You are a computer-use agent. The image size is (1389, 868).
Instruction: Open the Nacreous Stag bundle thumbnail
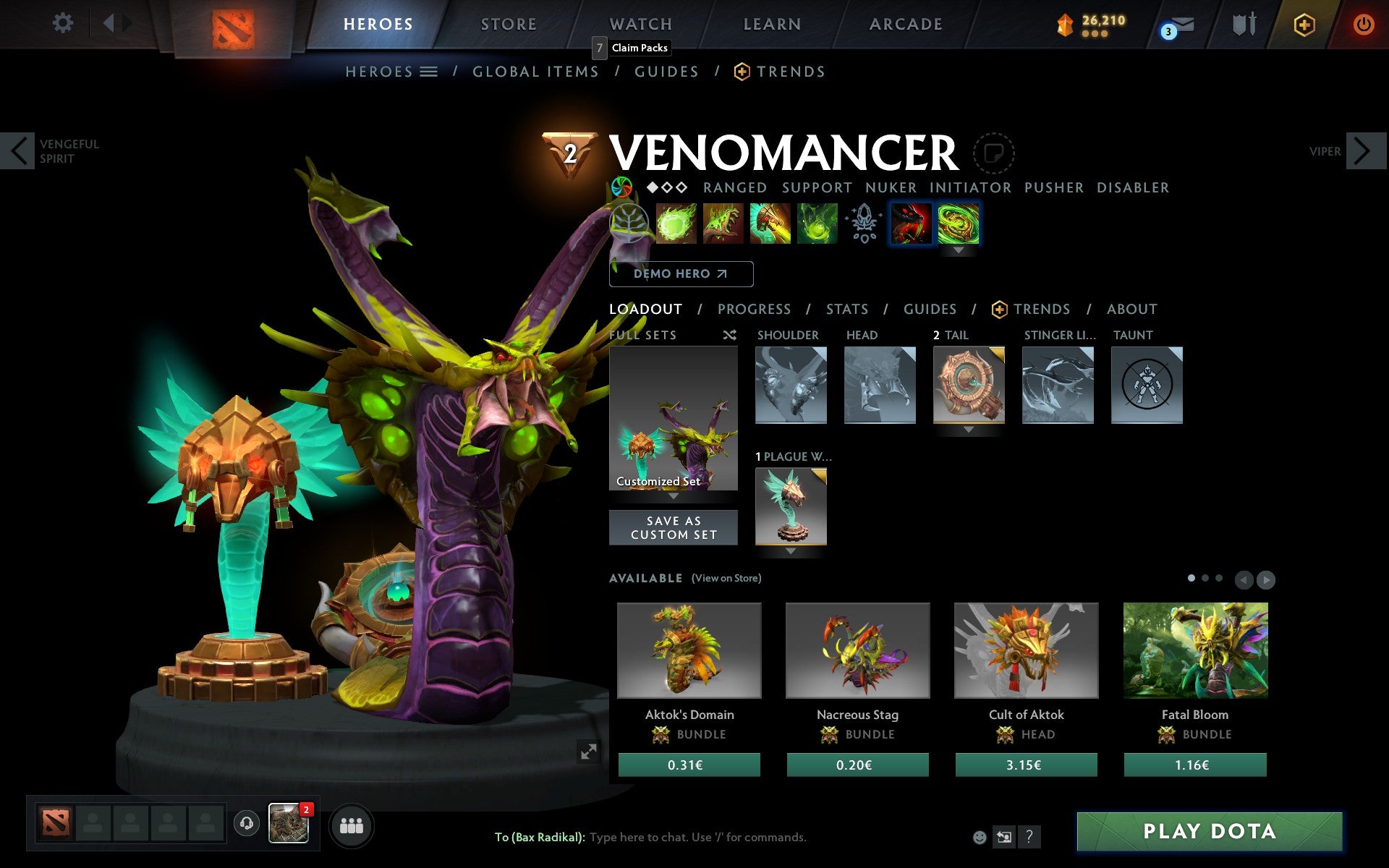(x=858, y=650)
